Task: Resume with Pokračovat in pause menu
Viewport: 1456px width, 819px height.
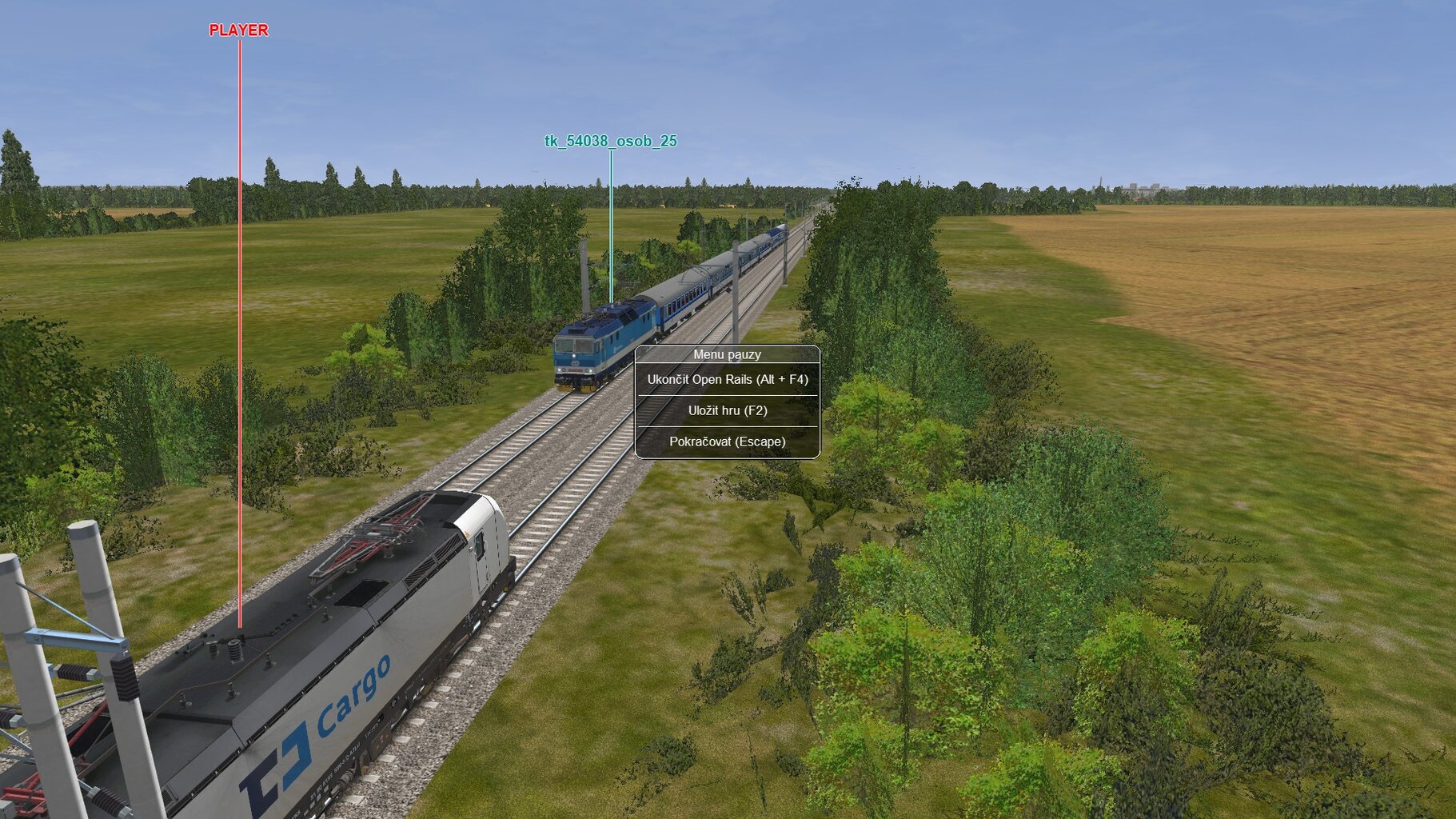Action: [727, 441]
